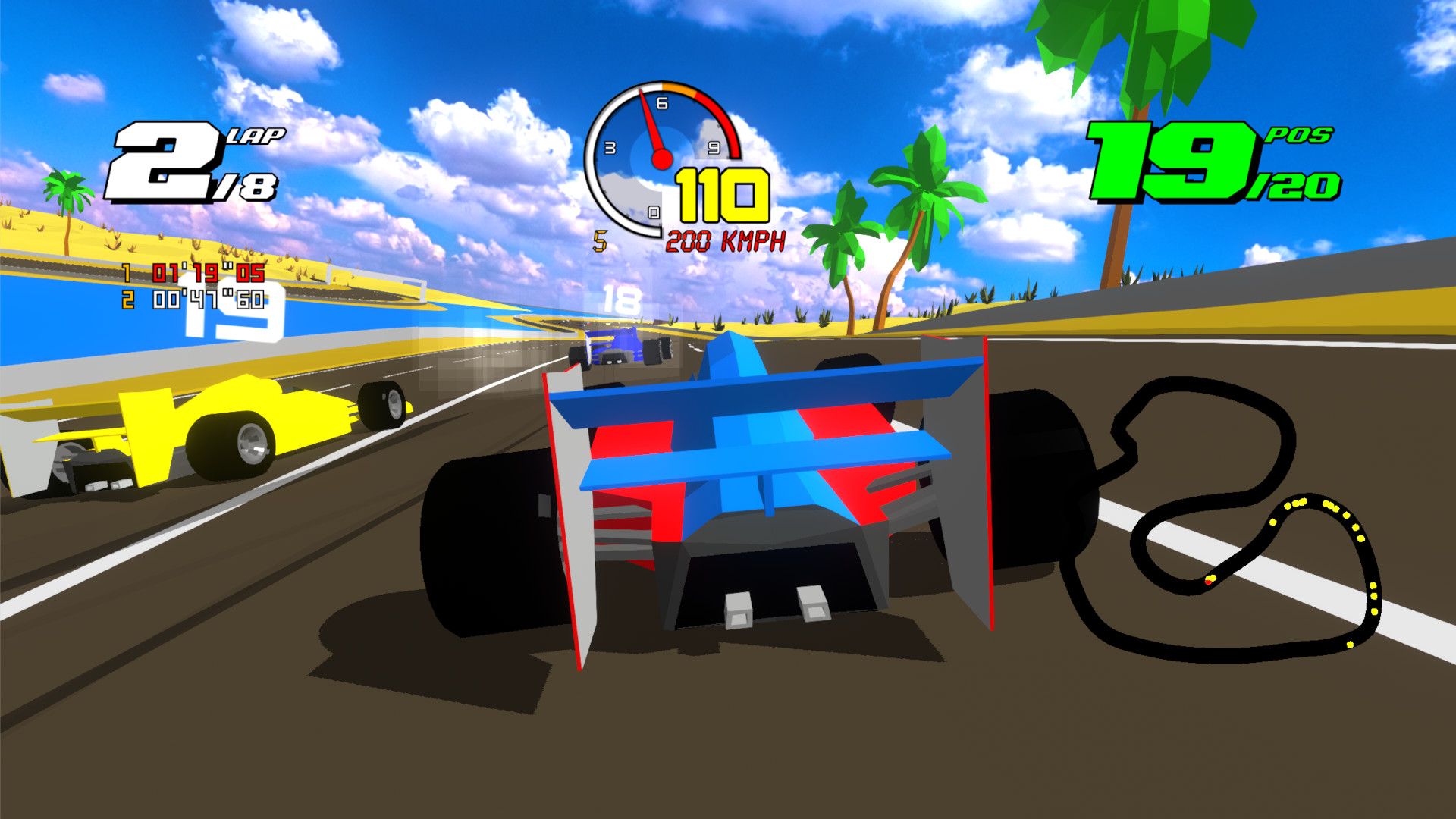Click the lap 2 time 00'47"60
The height and width of the screenshot is (819, 1456).
tap(207, 299)
